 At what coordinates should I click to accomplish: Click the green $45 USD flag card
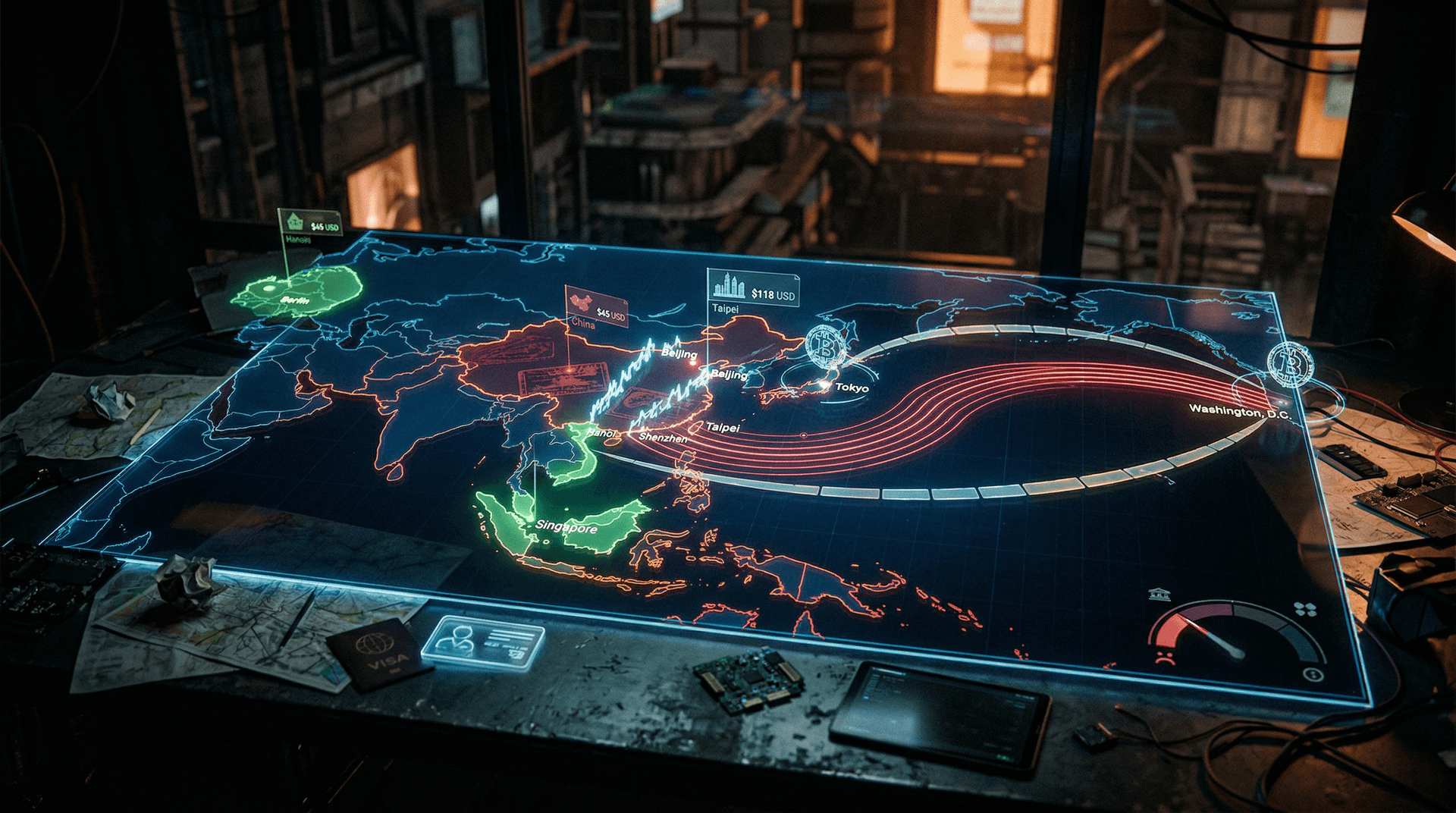pyautogui.click(x=309, y=223)
